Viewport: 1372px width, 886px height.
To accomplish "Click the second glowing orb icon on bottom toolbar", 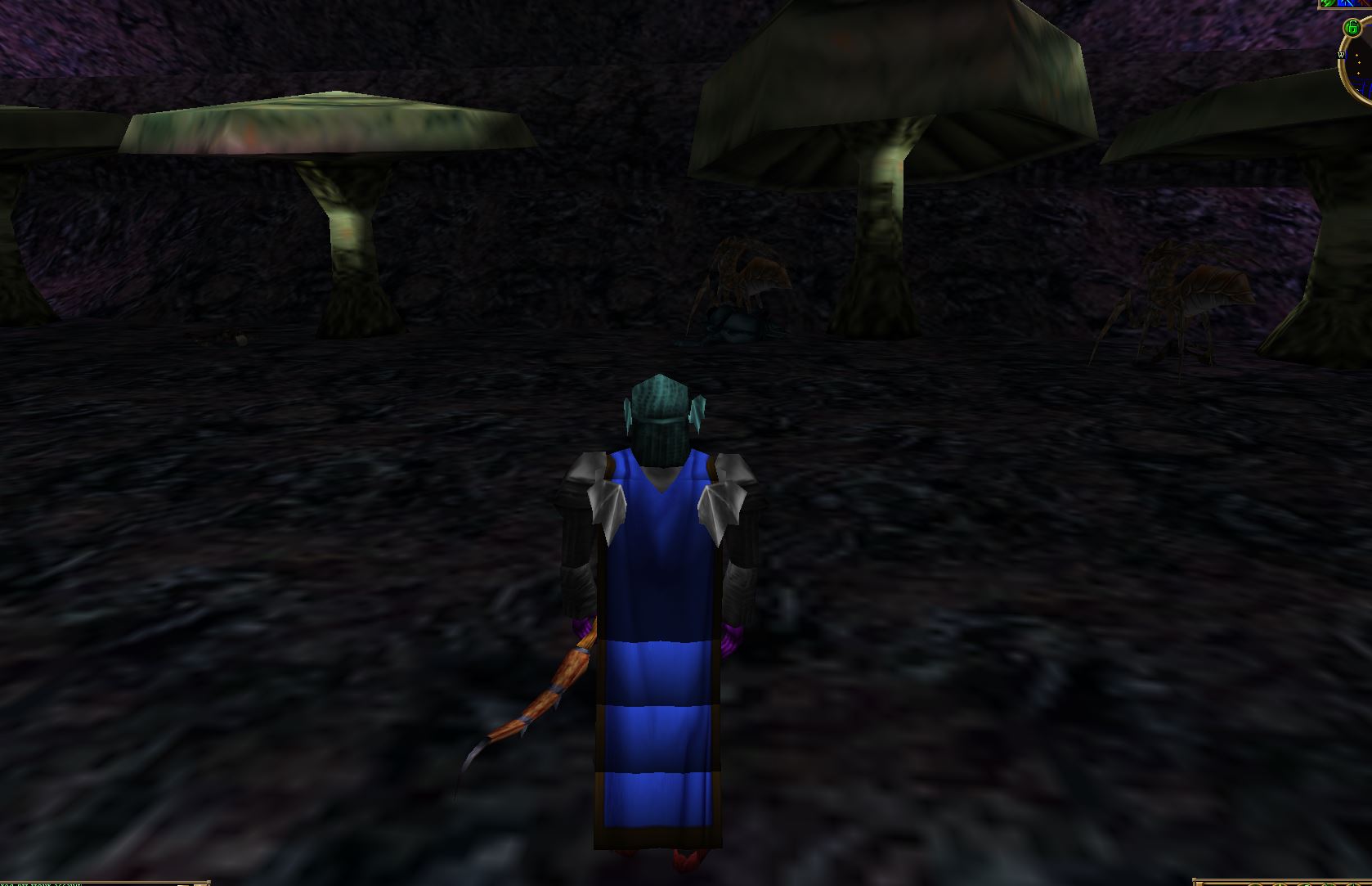I will (x=1280, y=884).
